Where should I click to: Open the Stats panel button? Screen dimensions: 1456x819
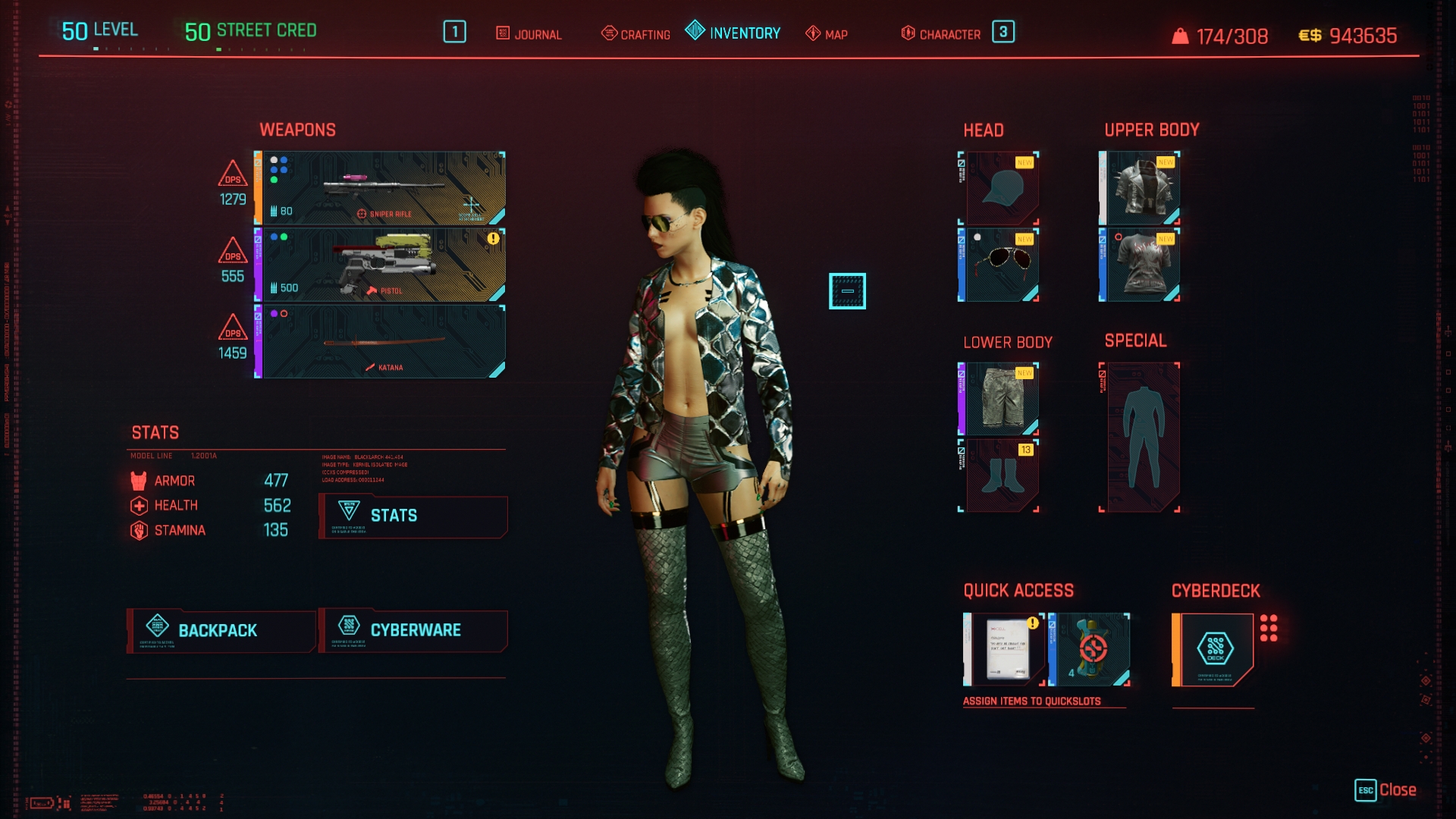tap(413, 516)
